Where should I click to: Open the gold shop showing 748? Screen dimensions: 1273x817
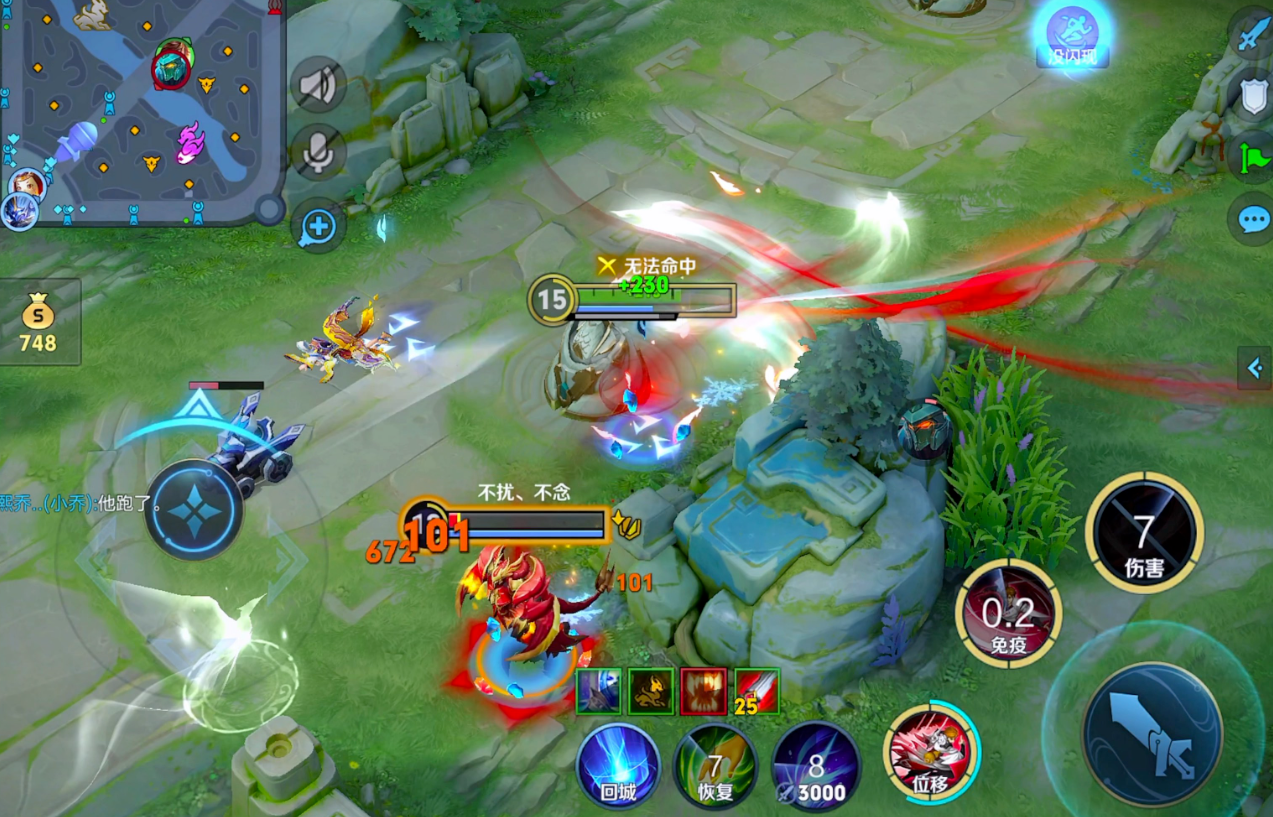coord(39,322)
